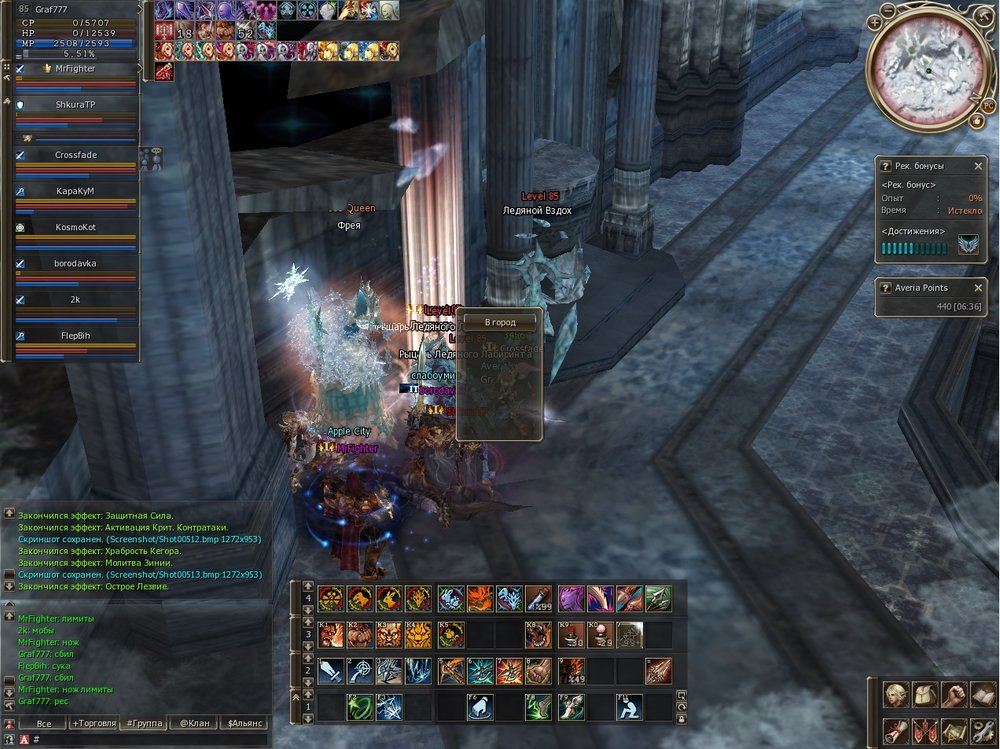Activate the purple dragon head skill
1000x749 pixels.
570,598
